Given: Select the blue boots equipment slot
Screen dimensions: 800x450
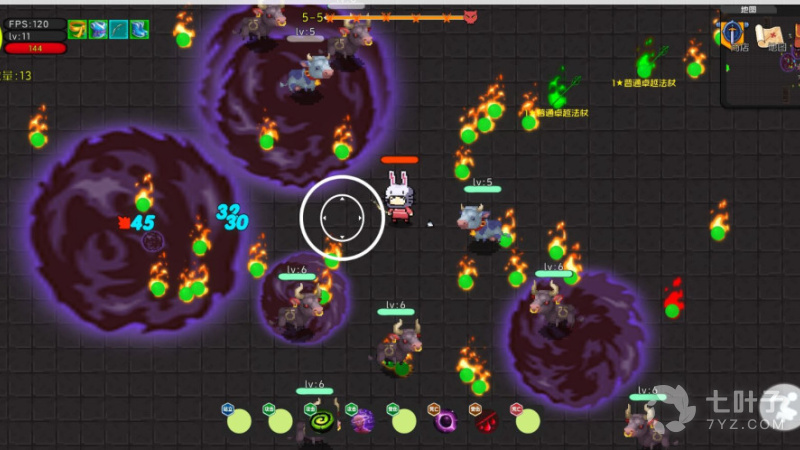Looking at the screenshot, I should click(139, 30).
